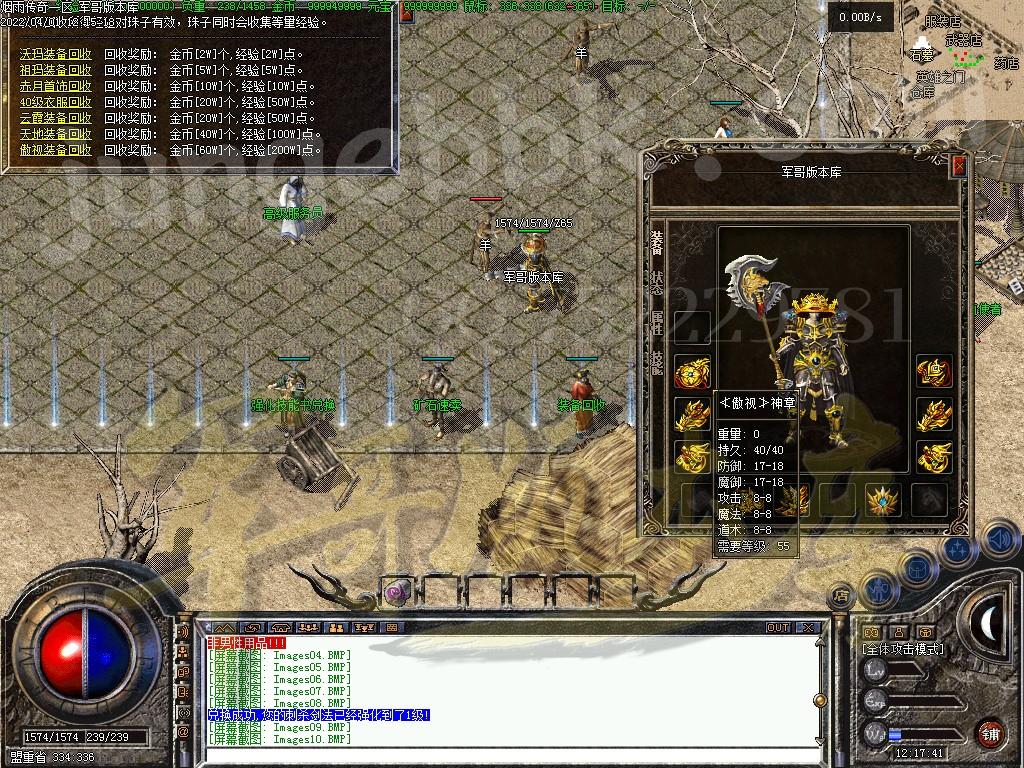Click the purple item in the belt slot
The height and width of the screenshot is (768, 1024).
point(397,592)
